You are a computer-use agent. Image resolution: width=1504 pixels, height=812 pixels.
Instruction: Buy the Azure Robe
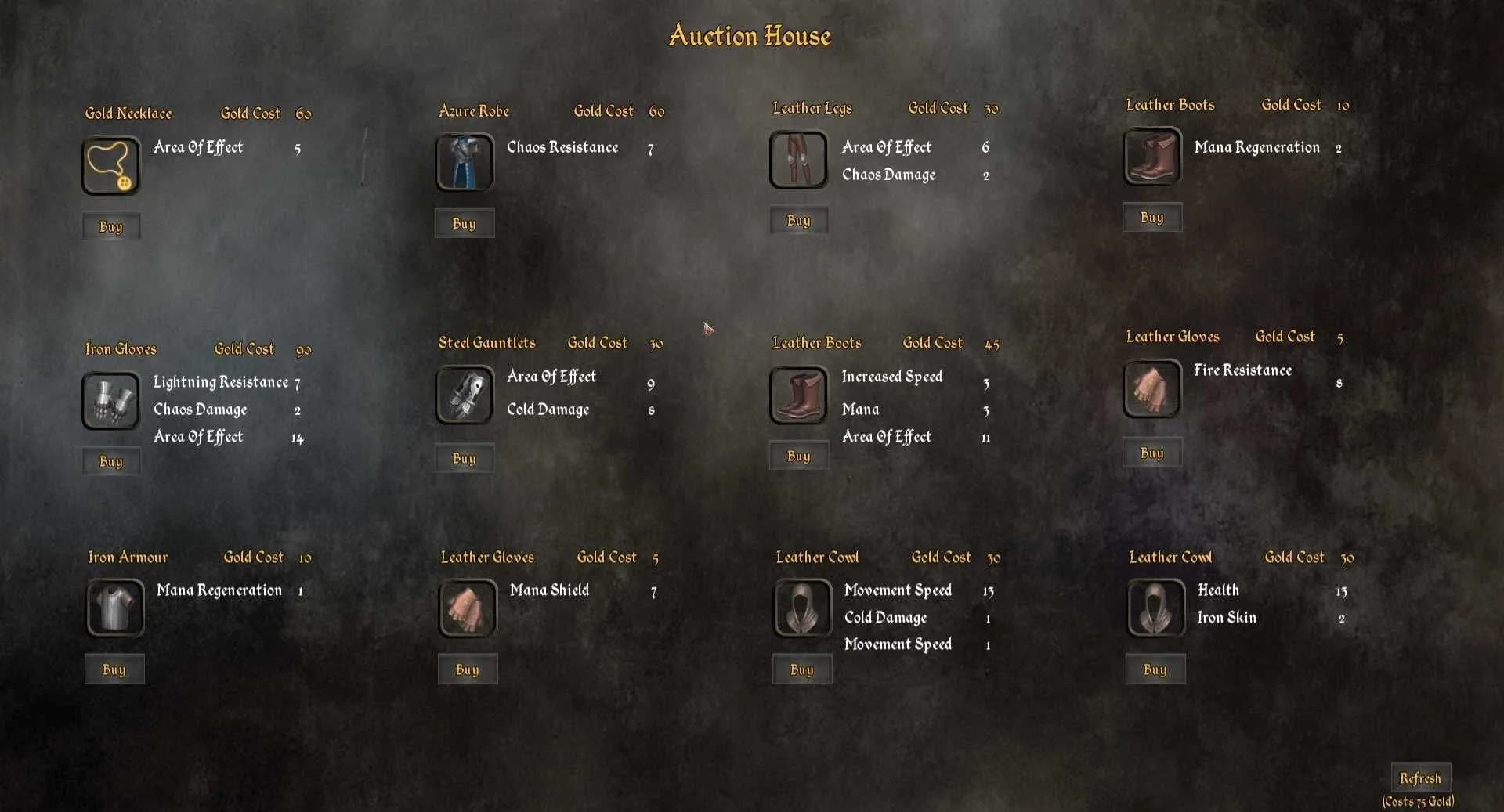click(x=465, y=223)
